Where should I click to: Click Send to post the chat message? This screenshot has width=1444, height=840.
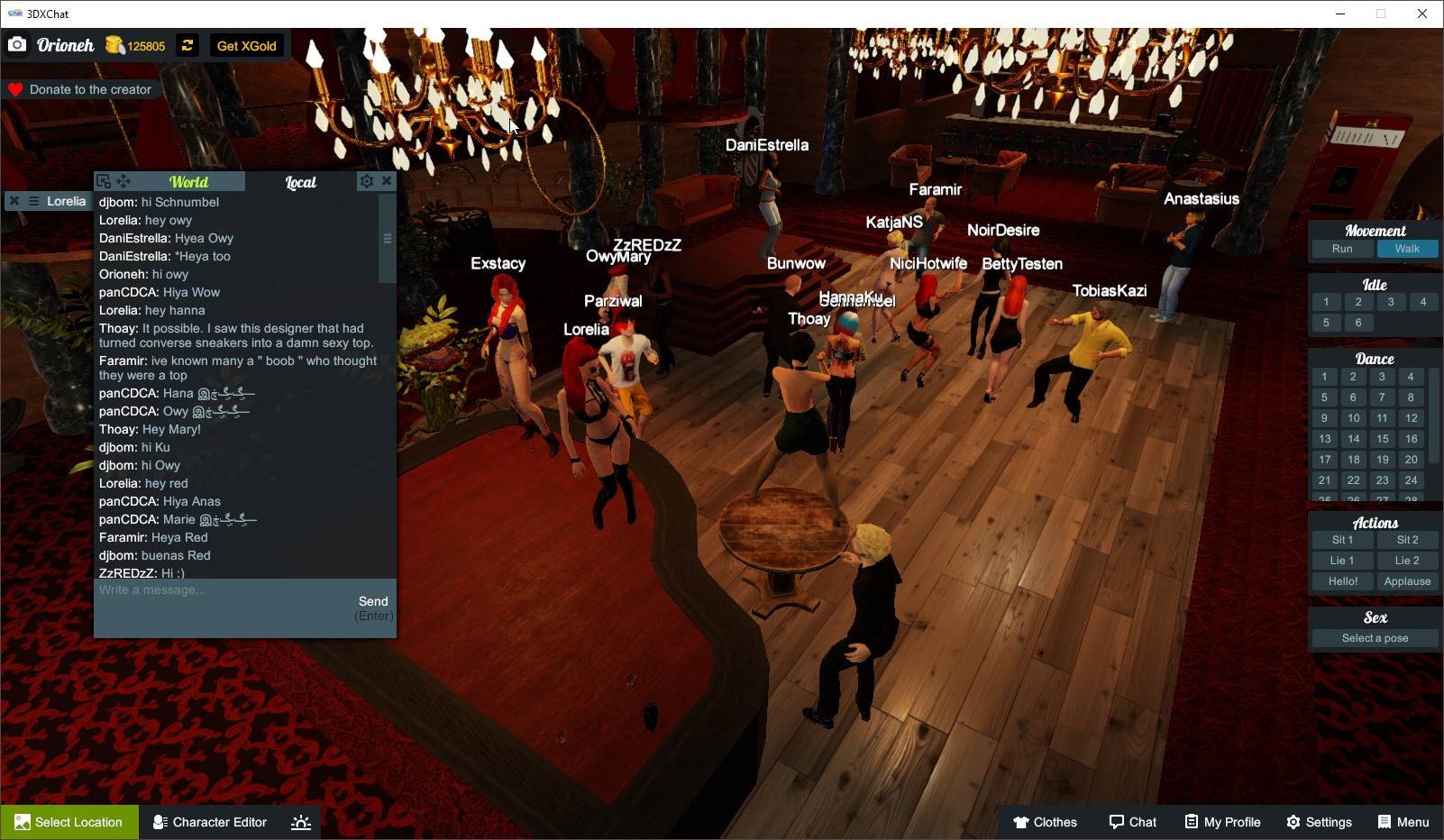point(374,601)
